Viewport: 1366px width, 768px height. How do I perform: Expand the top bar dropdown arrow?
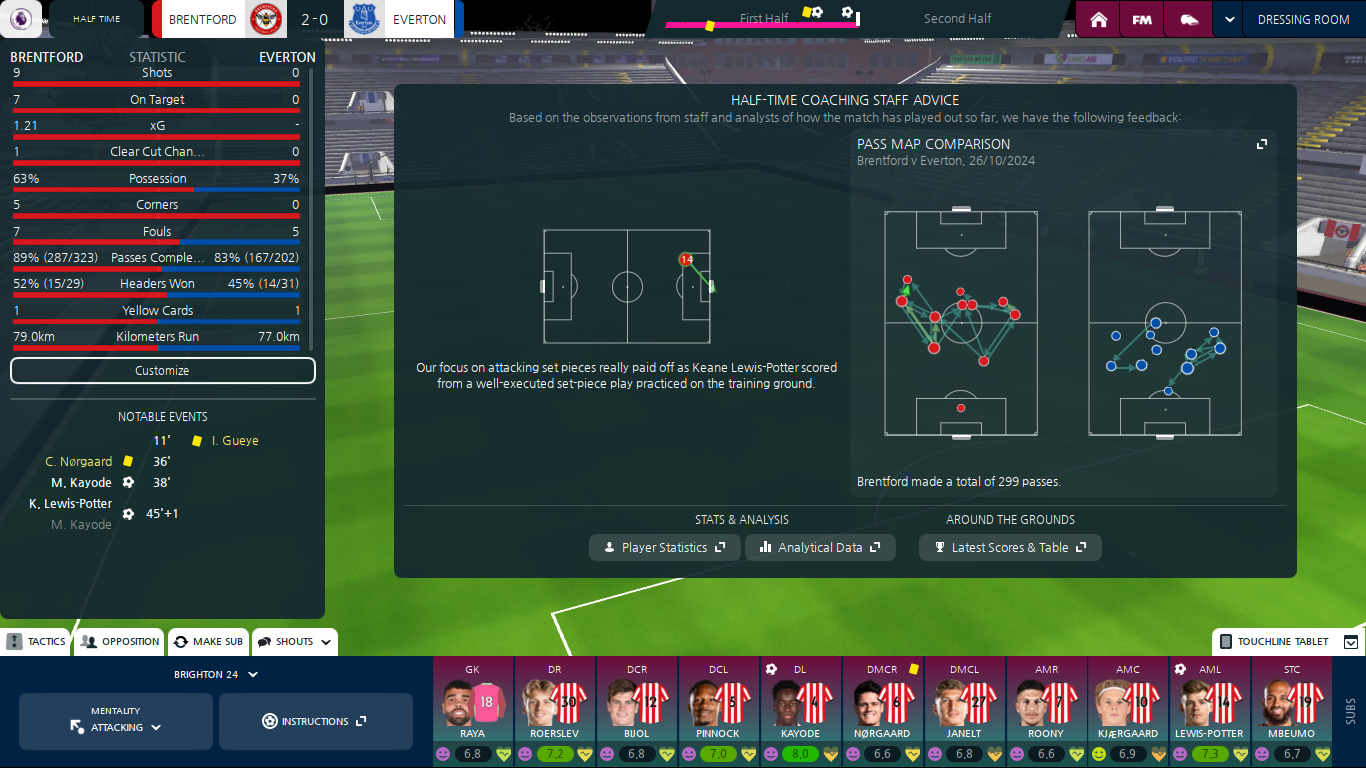[1229, 20]
